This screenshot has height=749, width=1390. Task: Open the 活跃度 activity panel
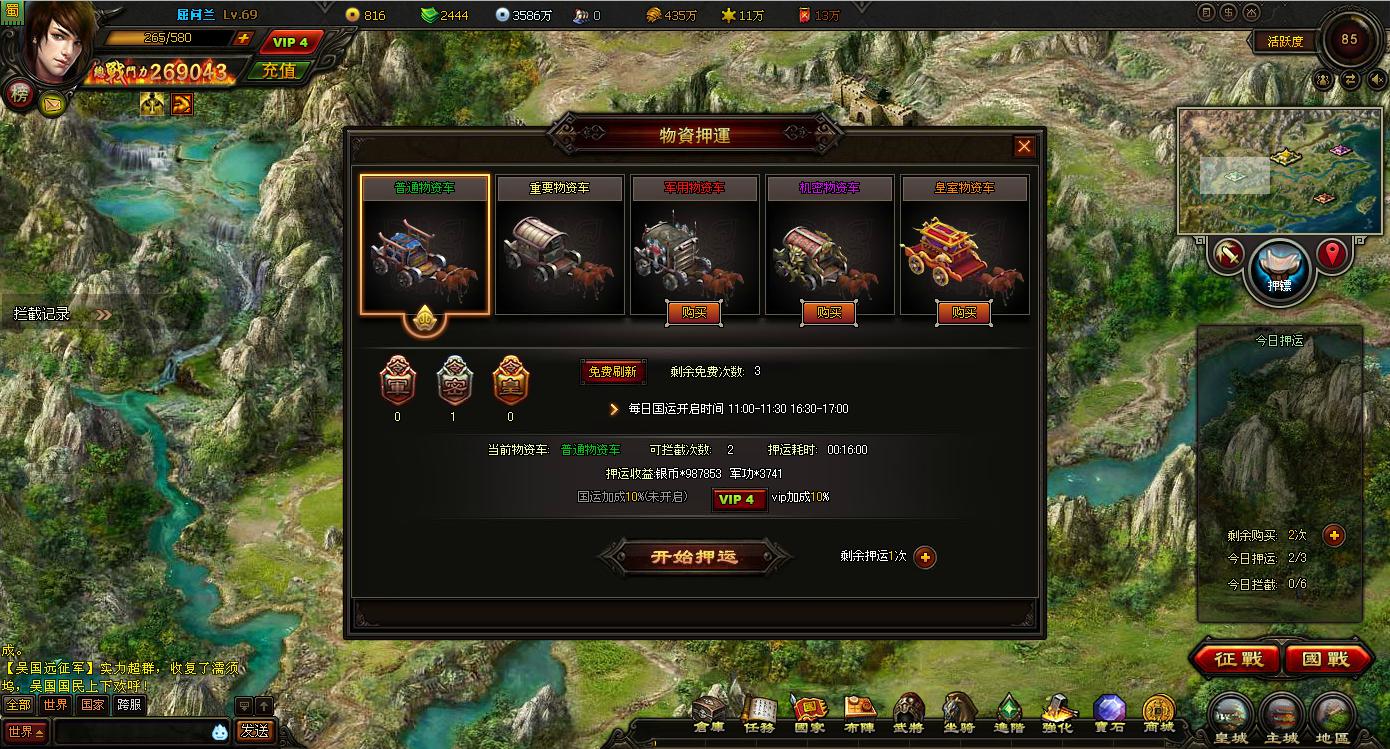click(x=1284, y=42)
